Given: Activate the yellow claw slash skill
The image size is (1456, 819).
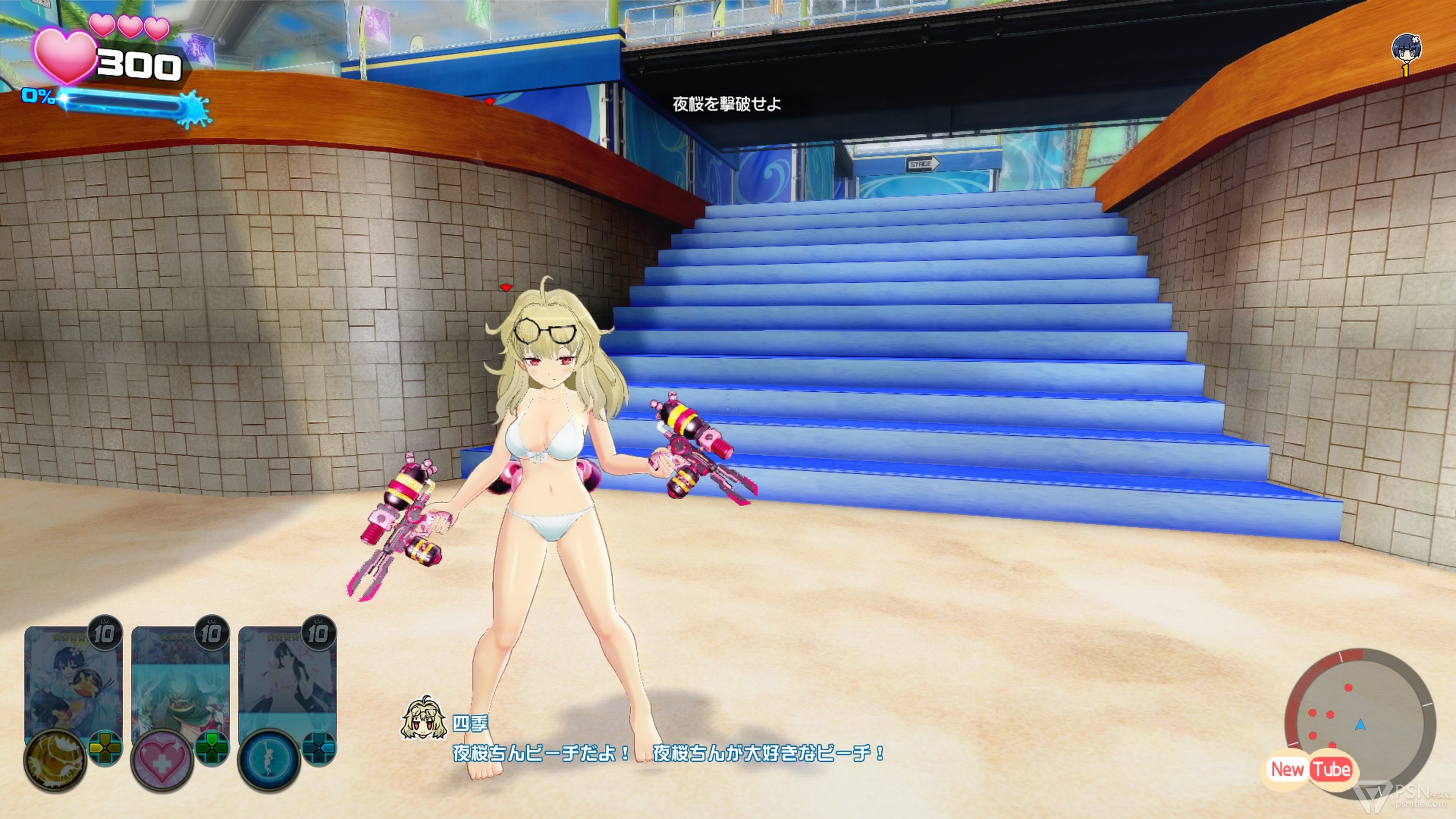Looking at the screenshot, I should pos(55,759).
